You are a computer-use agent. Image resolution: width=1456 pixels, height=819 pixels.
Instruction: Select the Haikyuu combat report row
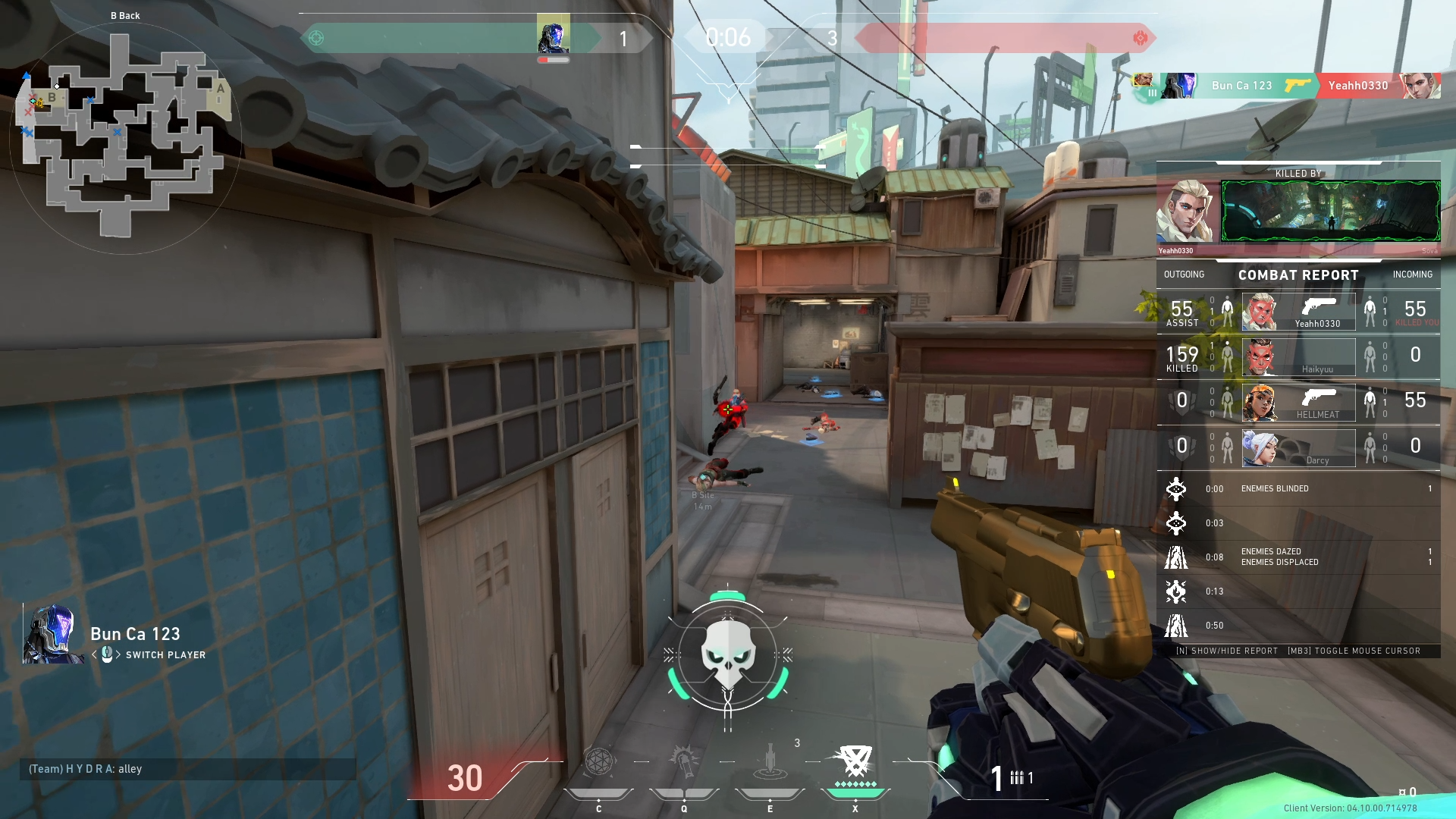pos(1298,357)
